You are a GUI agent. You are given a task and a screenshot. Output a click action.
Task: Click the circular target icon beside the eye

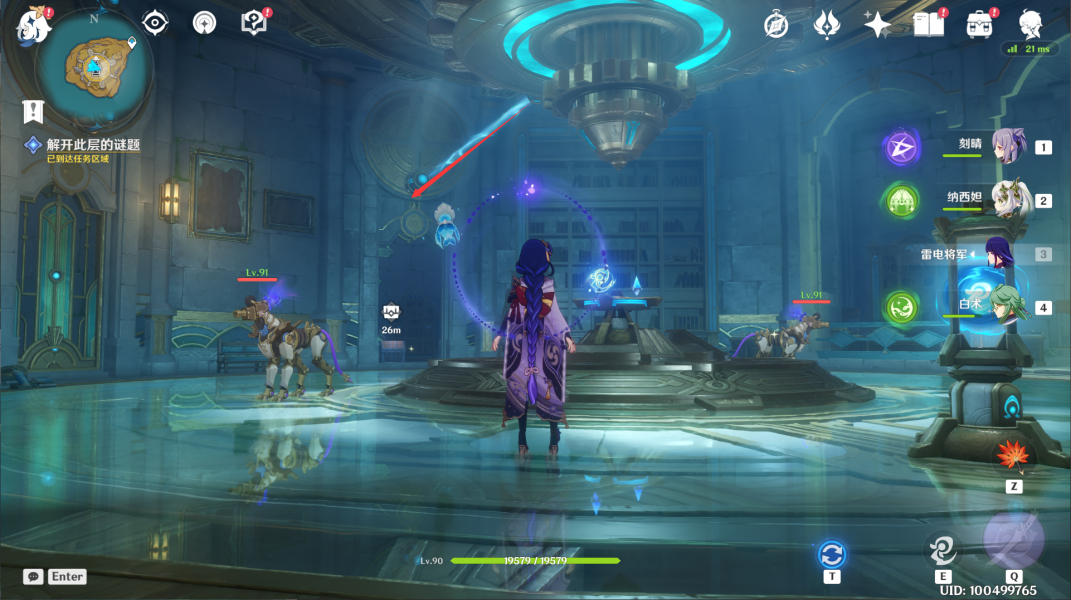(x=204, y=23)
